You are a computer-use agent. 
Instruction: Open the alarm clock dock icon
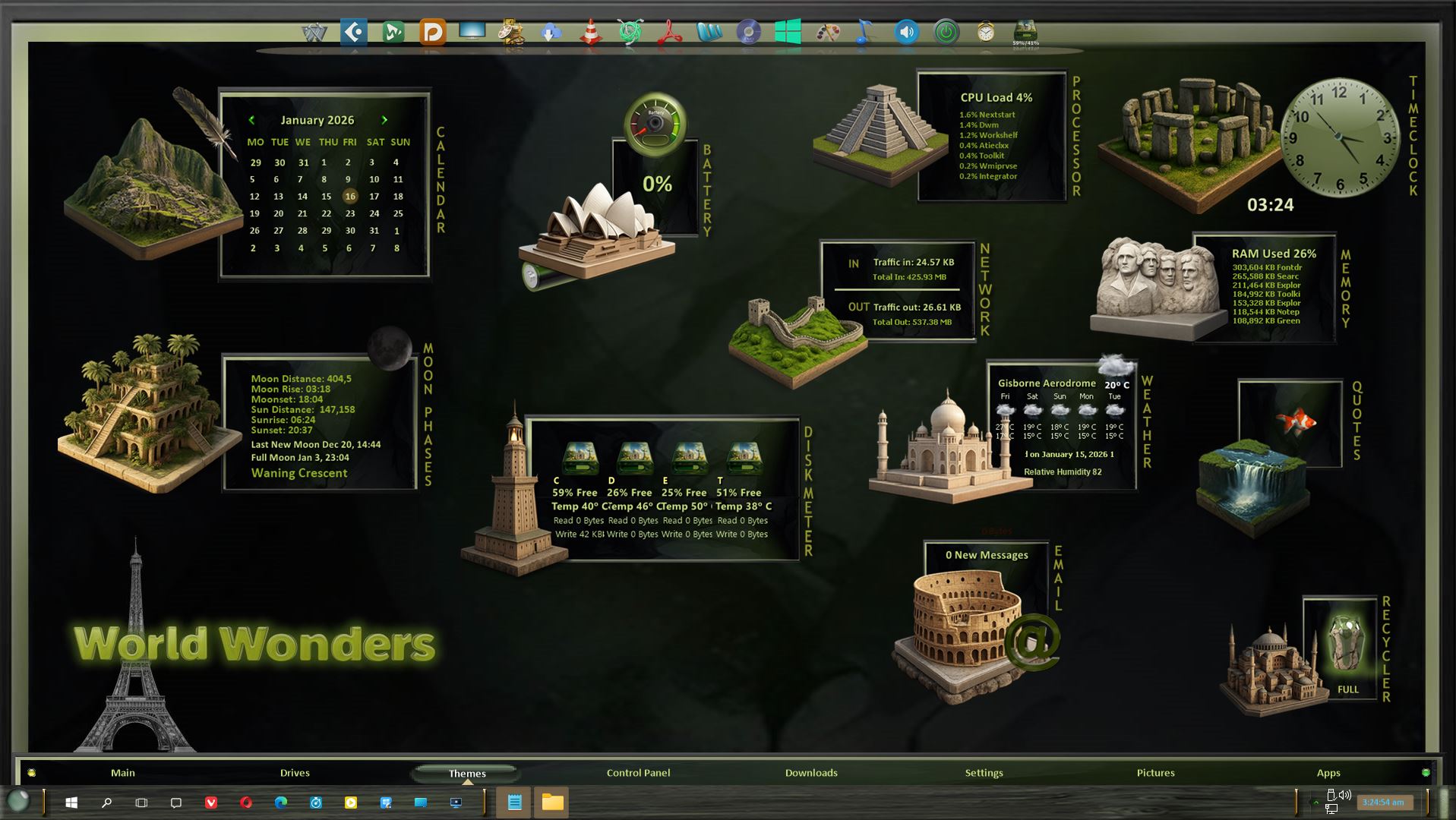pyautogui.click(x=985, y=33)
